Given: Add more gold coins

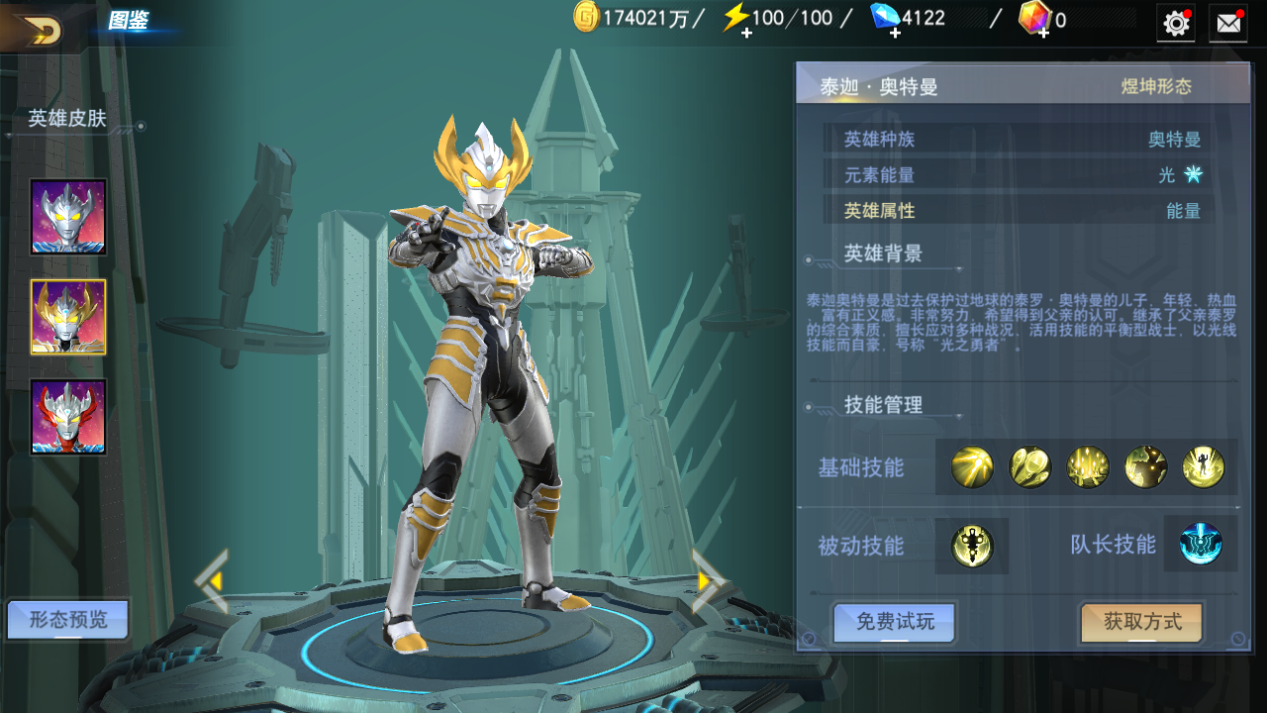Looking at the screenshot, I should [586, 18].
